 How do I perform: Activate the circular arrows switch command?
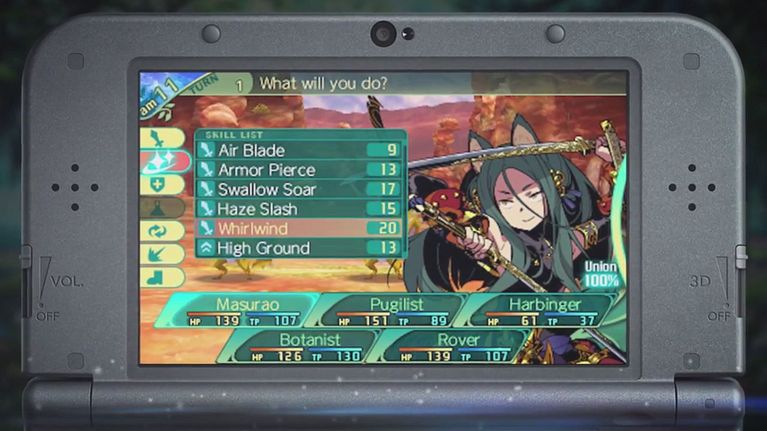click(161, 230)
